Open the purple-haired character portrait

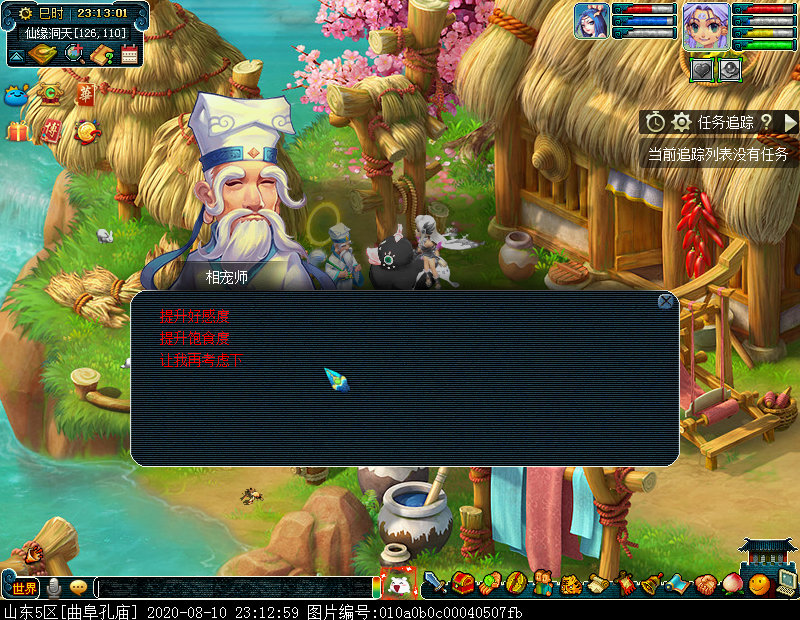[706, 22]
